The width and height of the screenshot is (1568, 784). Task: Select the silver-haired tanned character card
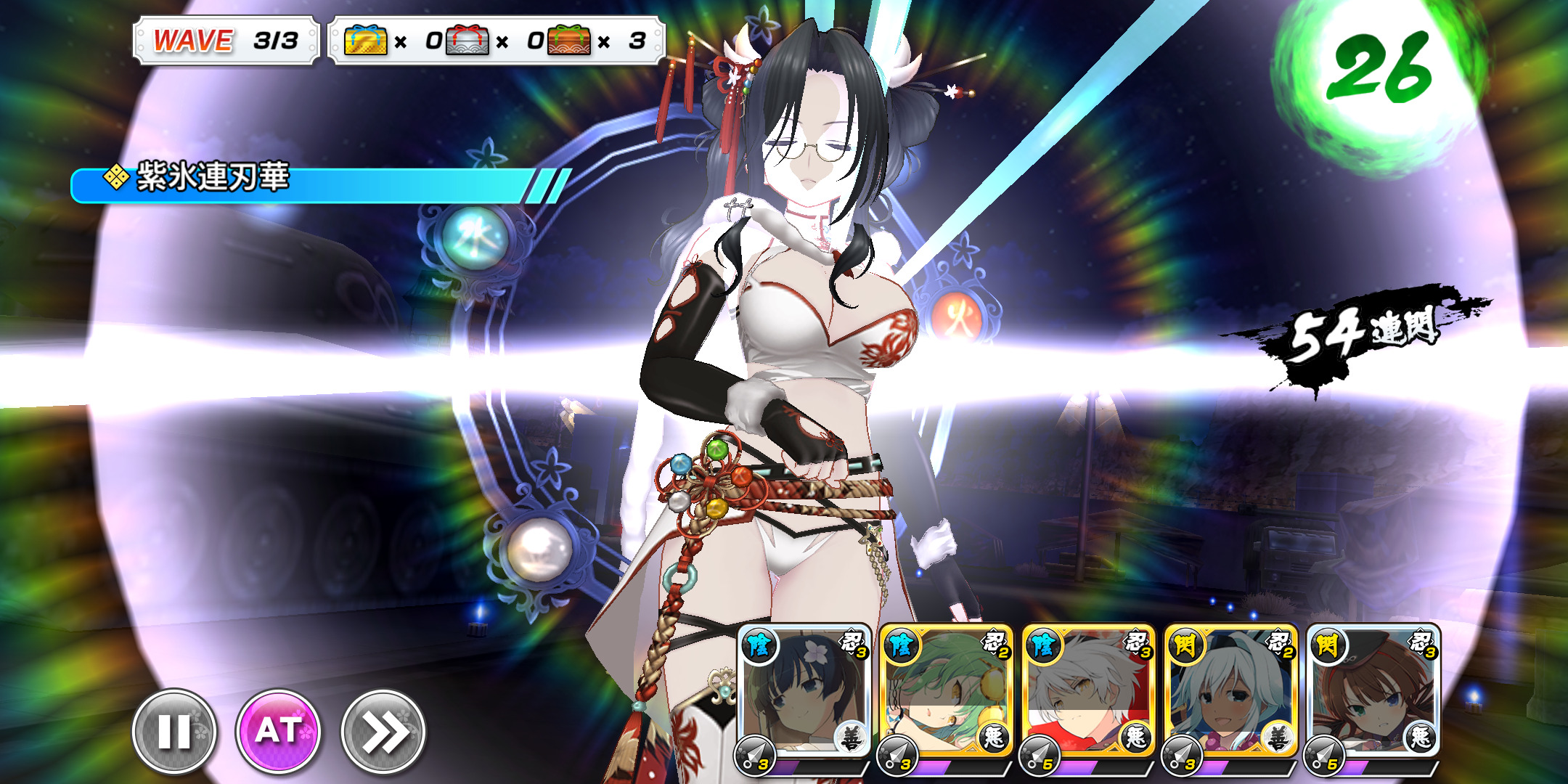pos(1230,693)
